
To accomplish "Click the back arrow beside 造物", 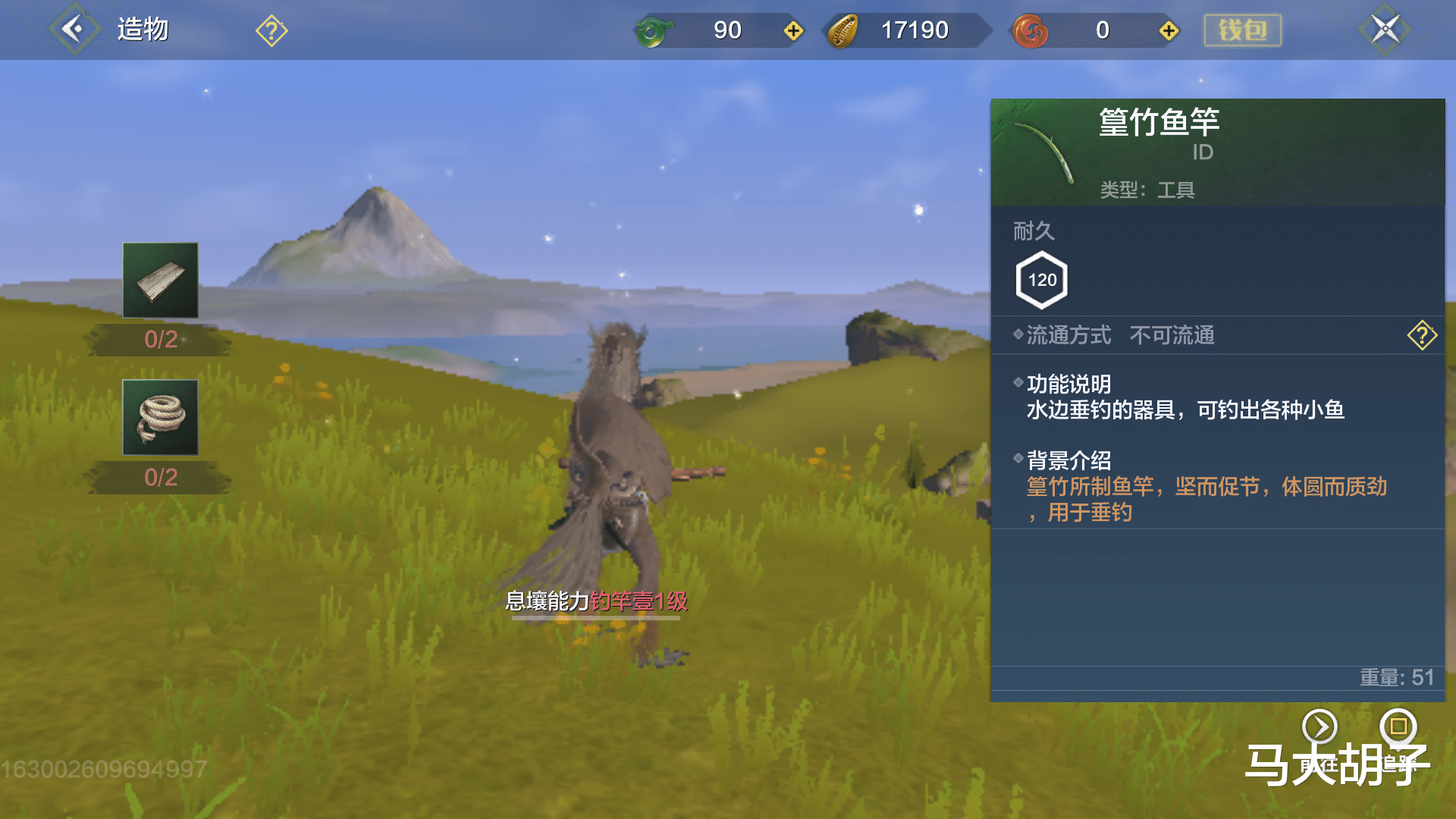I will pos(74,28).
